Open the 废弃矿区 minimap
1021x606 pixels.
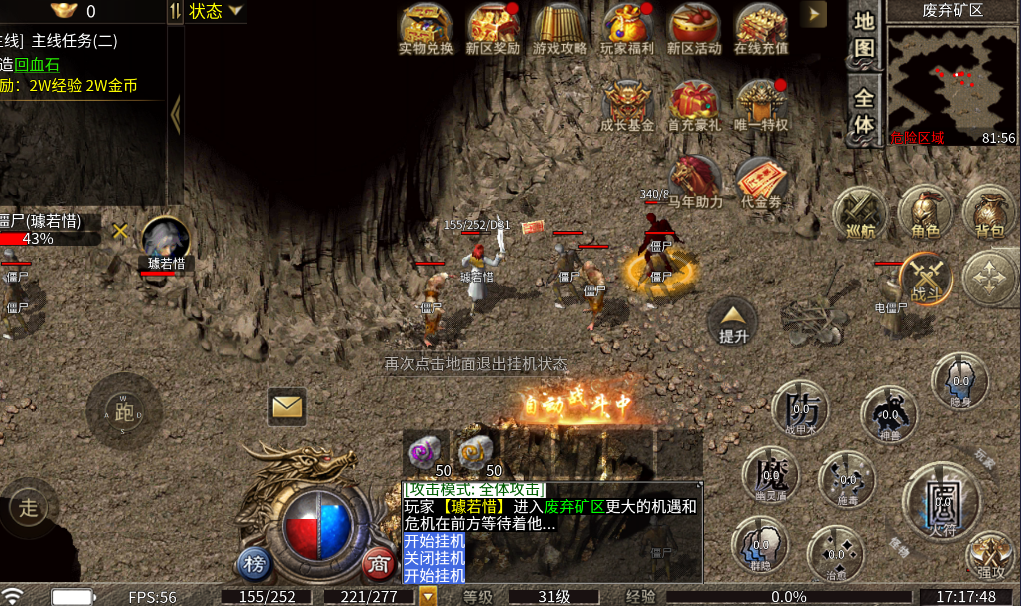coord(951,78)
